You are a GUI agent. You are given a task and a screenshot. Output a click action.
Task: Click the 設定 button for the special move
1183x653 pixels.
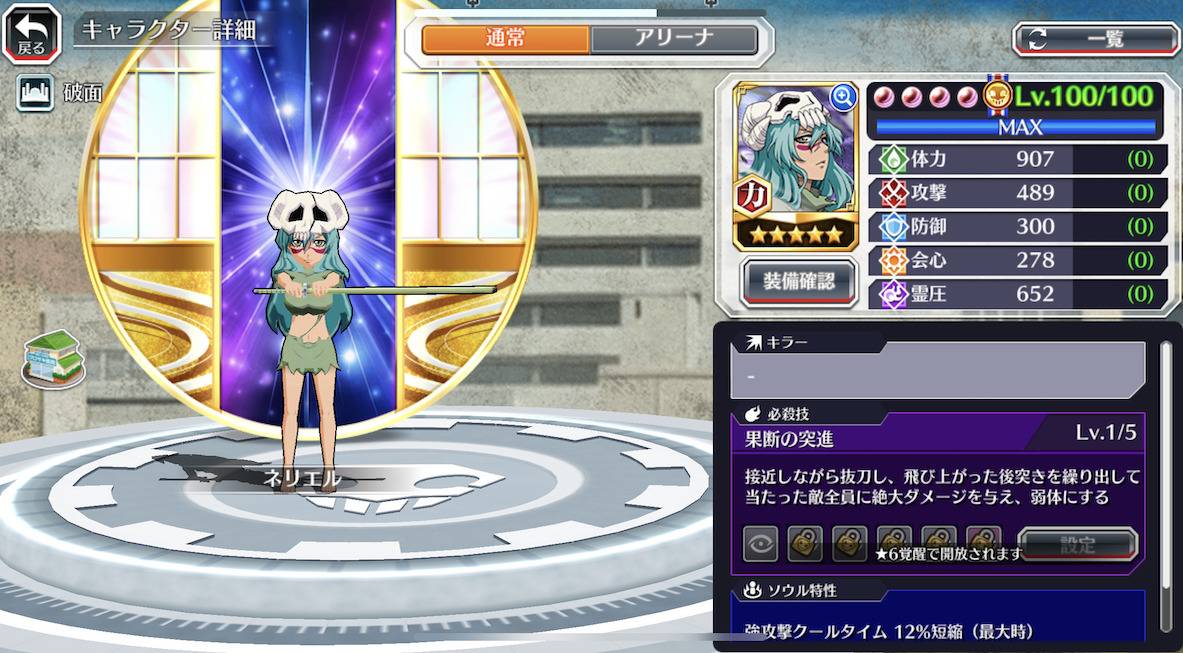click(1077, 545)
